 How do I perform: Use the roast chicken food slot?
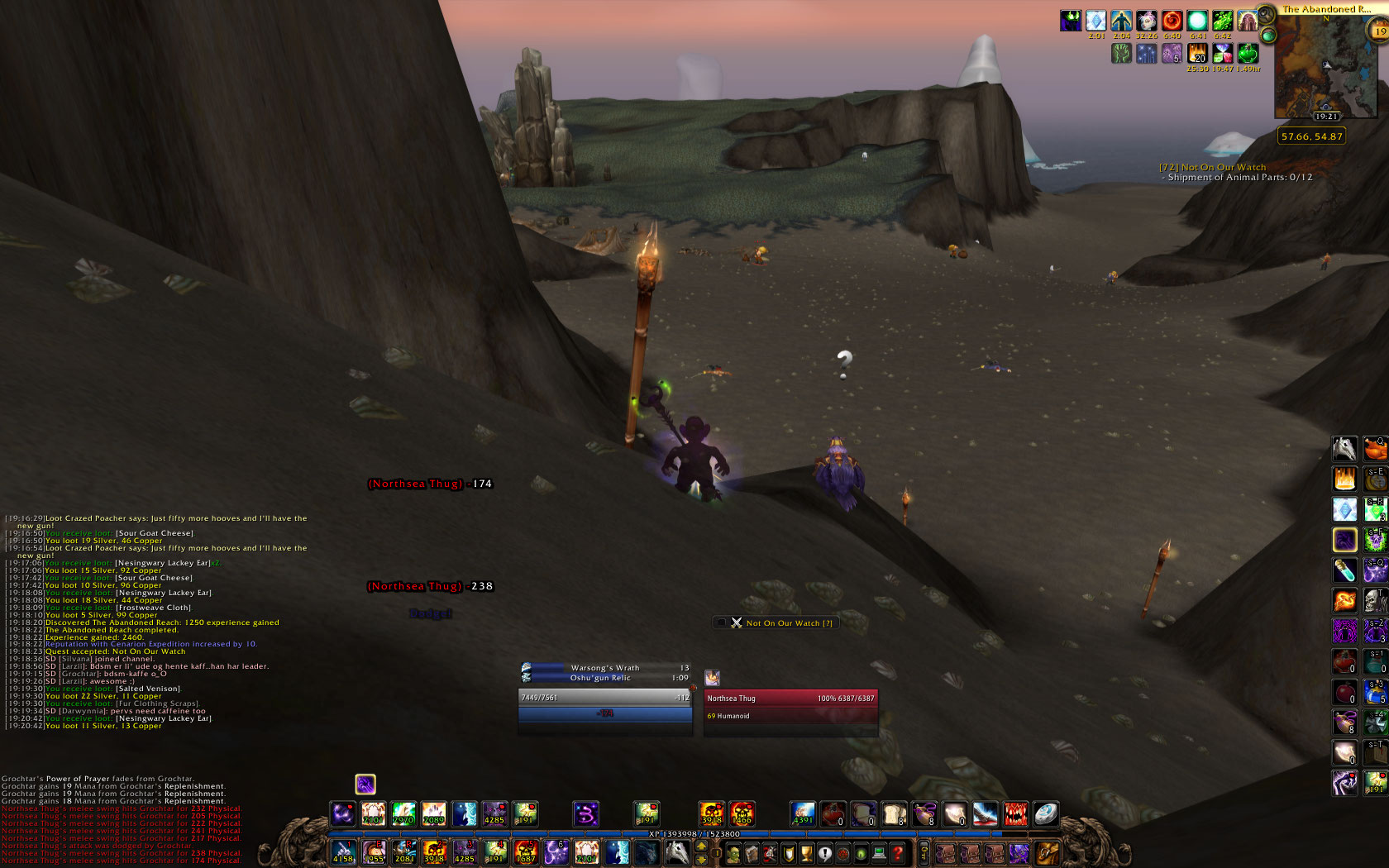pos(1375,449)
